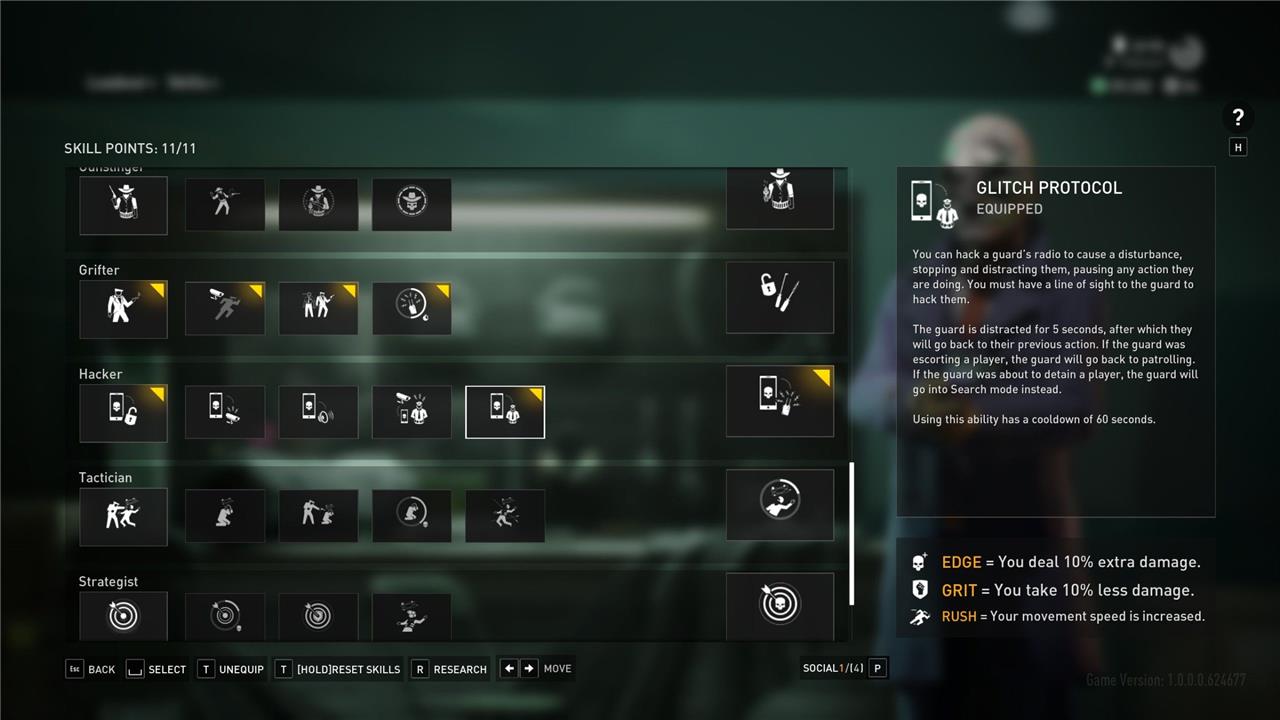Select the Strategist mastery skull target skill
The width and height of the screenshot is (1280, 720).
click(779, 606)
